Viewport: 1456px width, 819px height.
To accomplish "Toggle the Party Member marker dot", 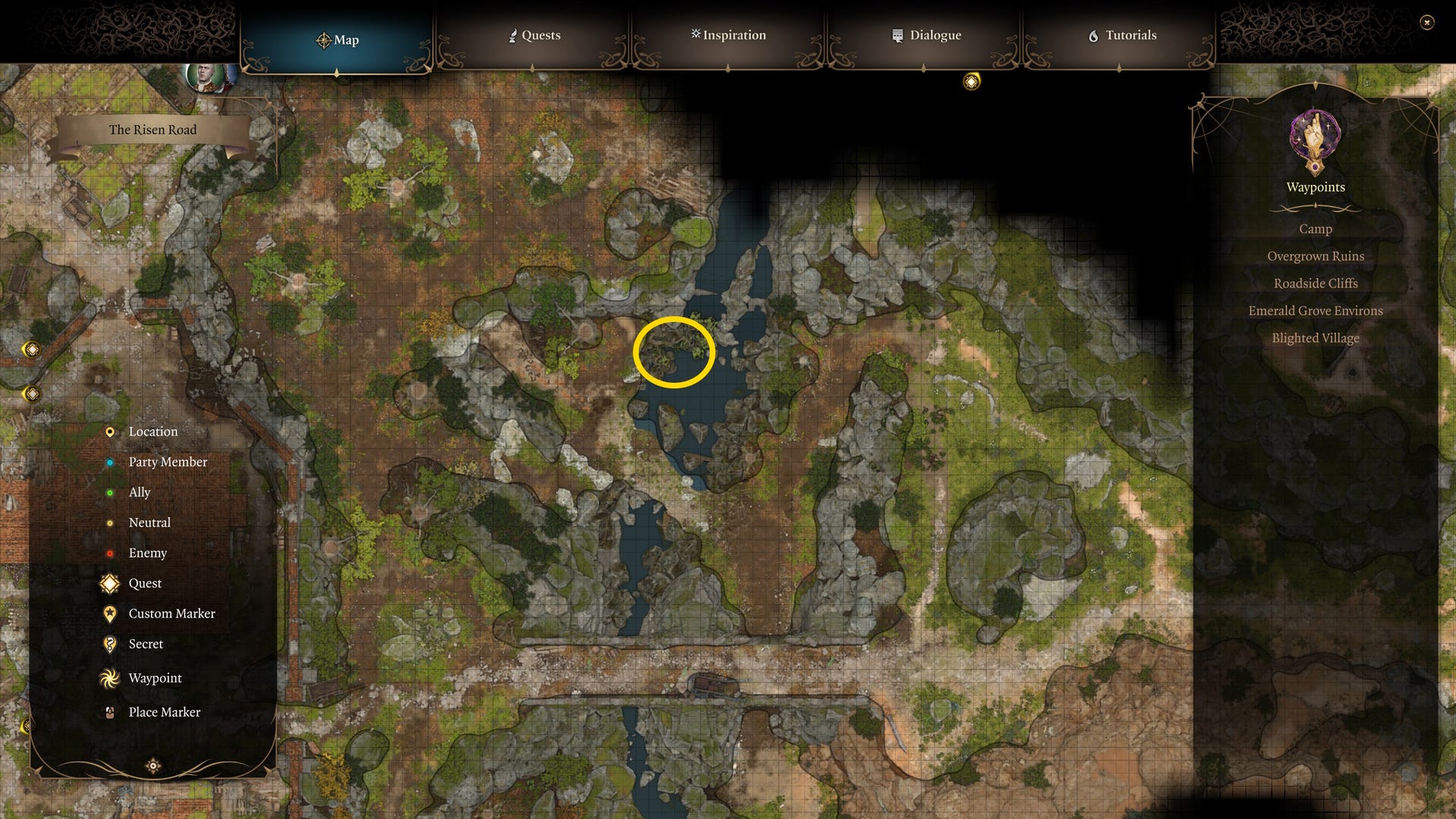I will click(x=110, y=462).
